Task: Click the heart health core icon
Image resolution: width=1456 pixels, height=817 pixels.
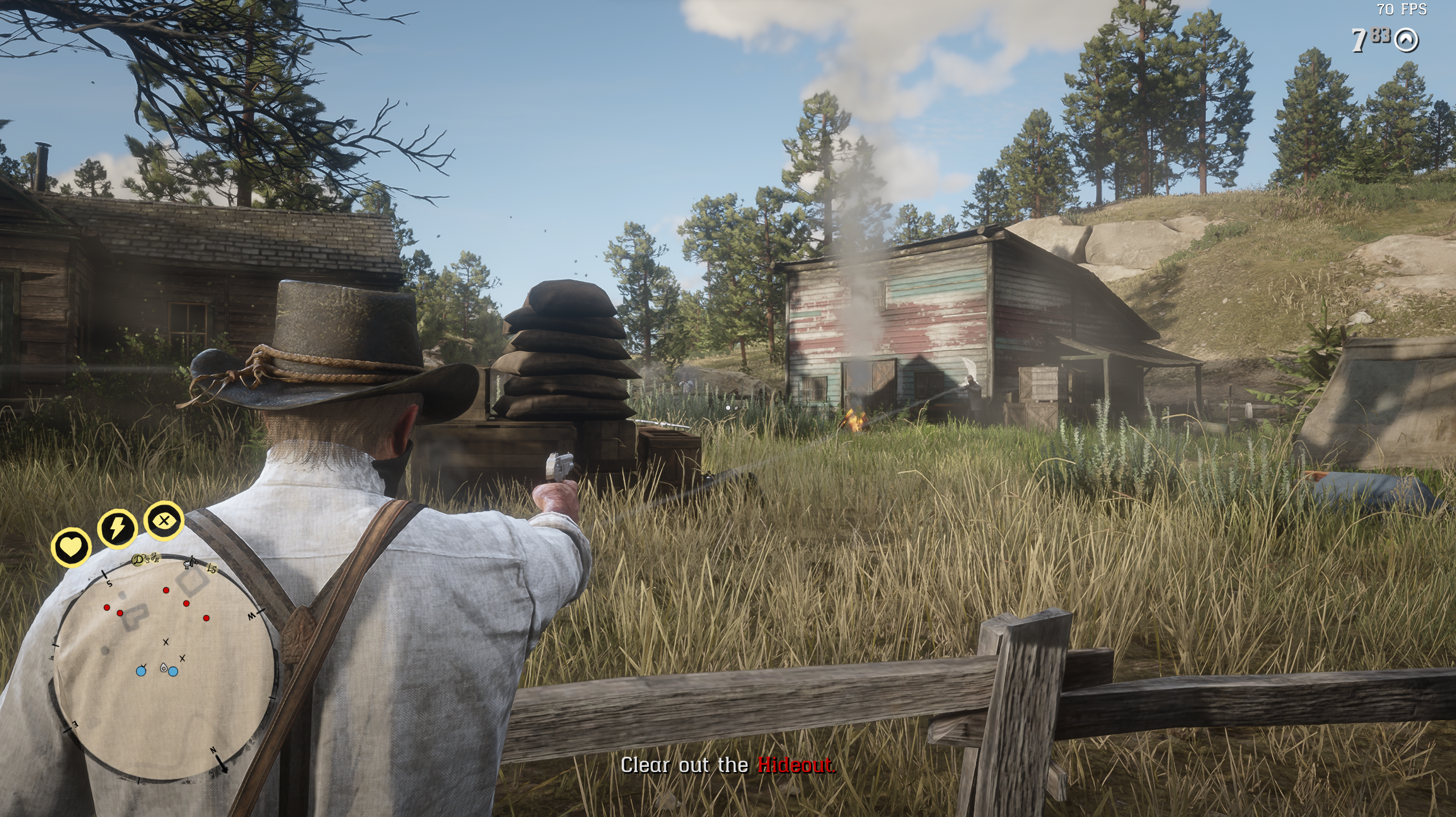Action: pyautogui.click(x=71, y=548)
